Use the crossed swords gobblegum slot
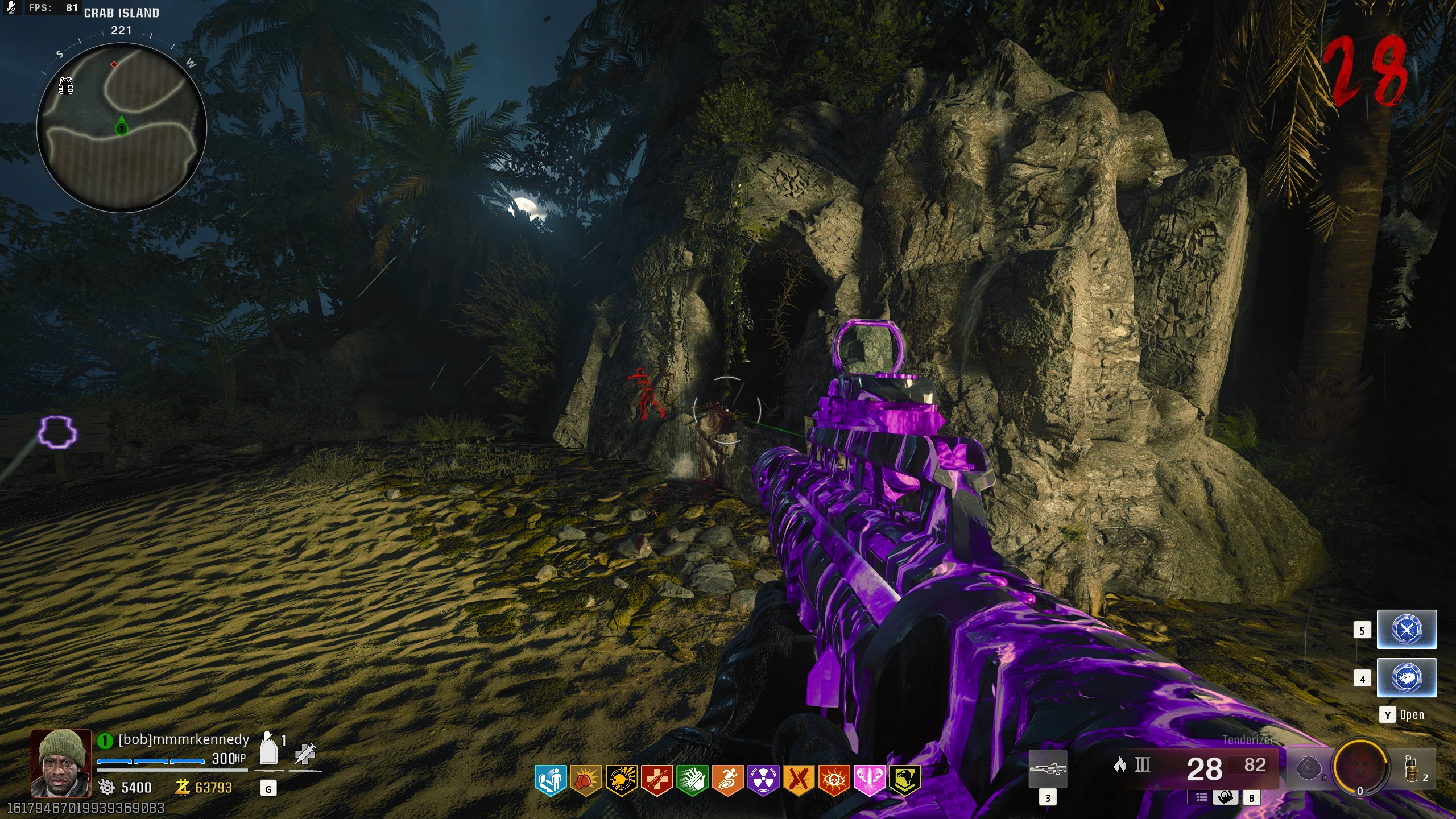This screenshot has height=819, width=1456. coord(1407,630)
